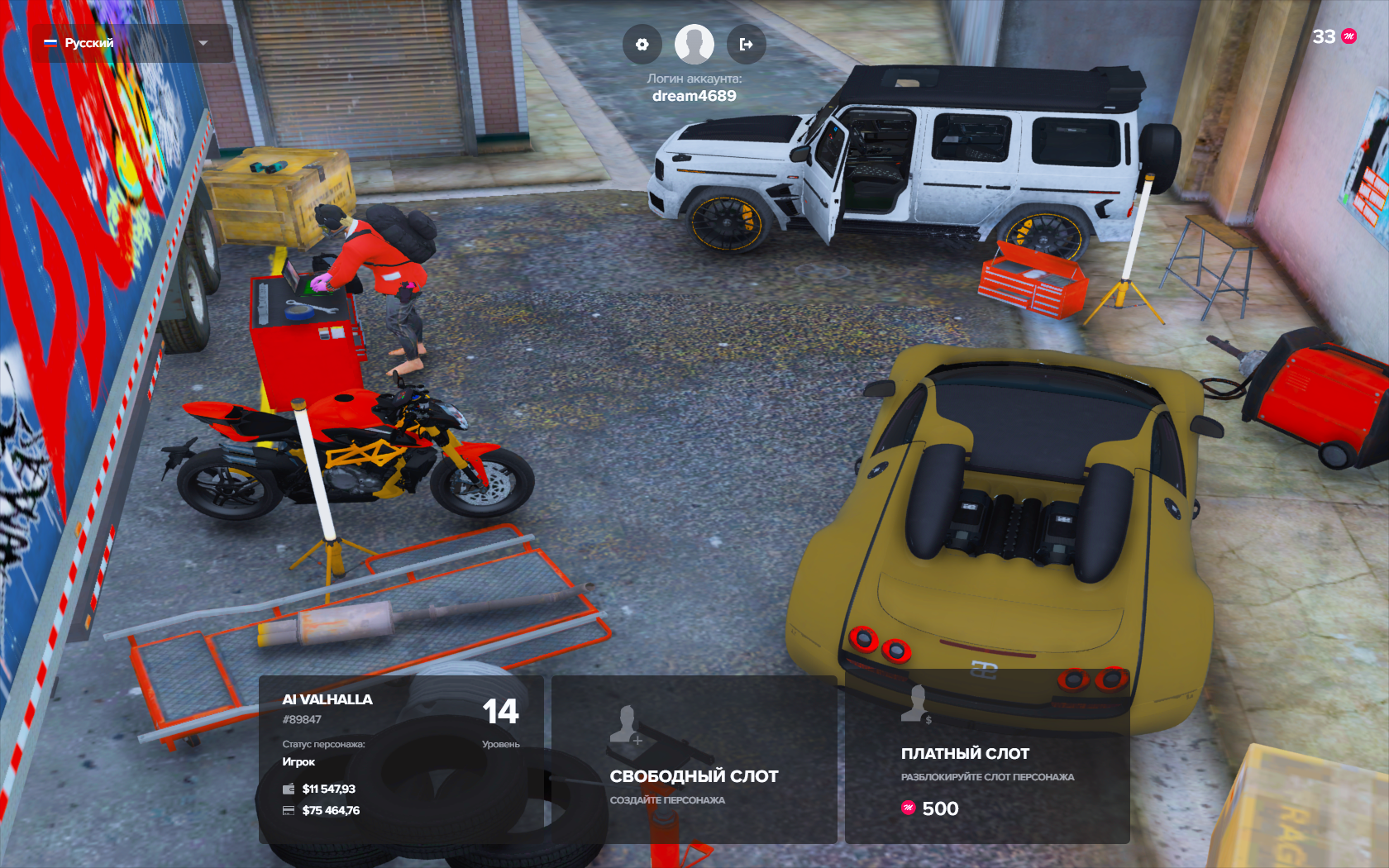This screenshot has width=1389, height=868.
Task: Open account settings gear icon
Action: pos(642,45)
